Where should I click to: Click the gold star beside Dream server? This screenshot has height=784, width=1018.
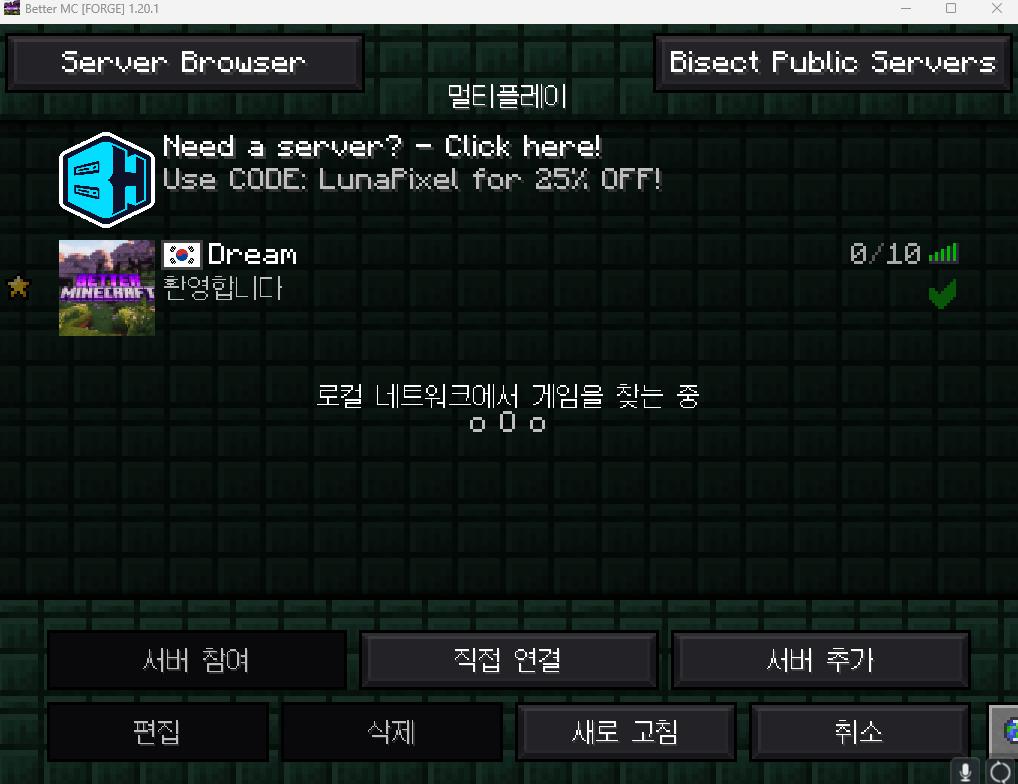tap(18, 288)
